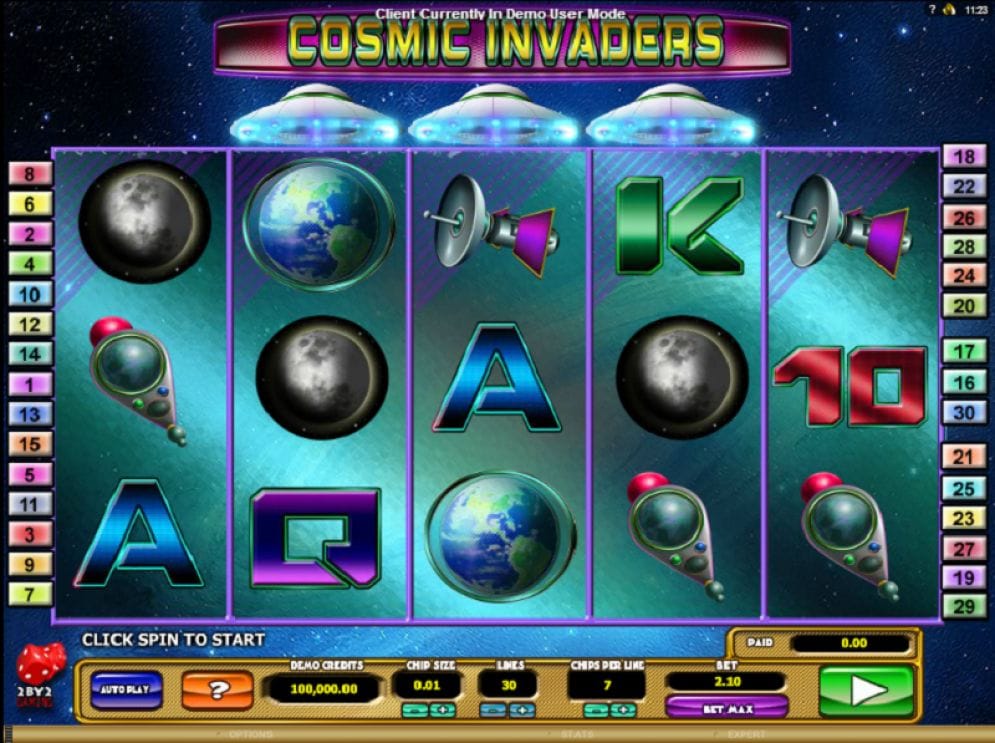
Task: Open the orange question mark help
Action: (x=216, y=689)
